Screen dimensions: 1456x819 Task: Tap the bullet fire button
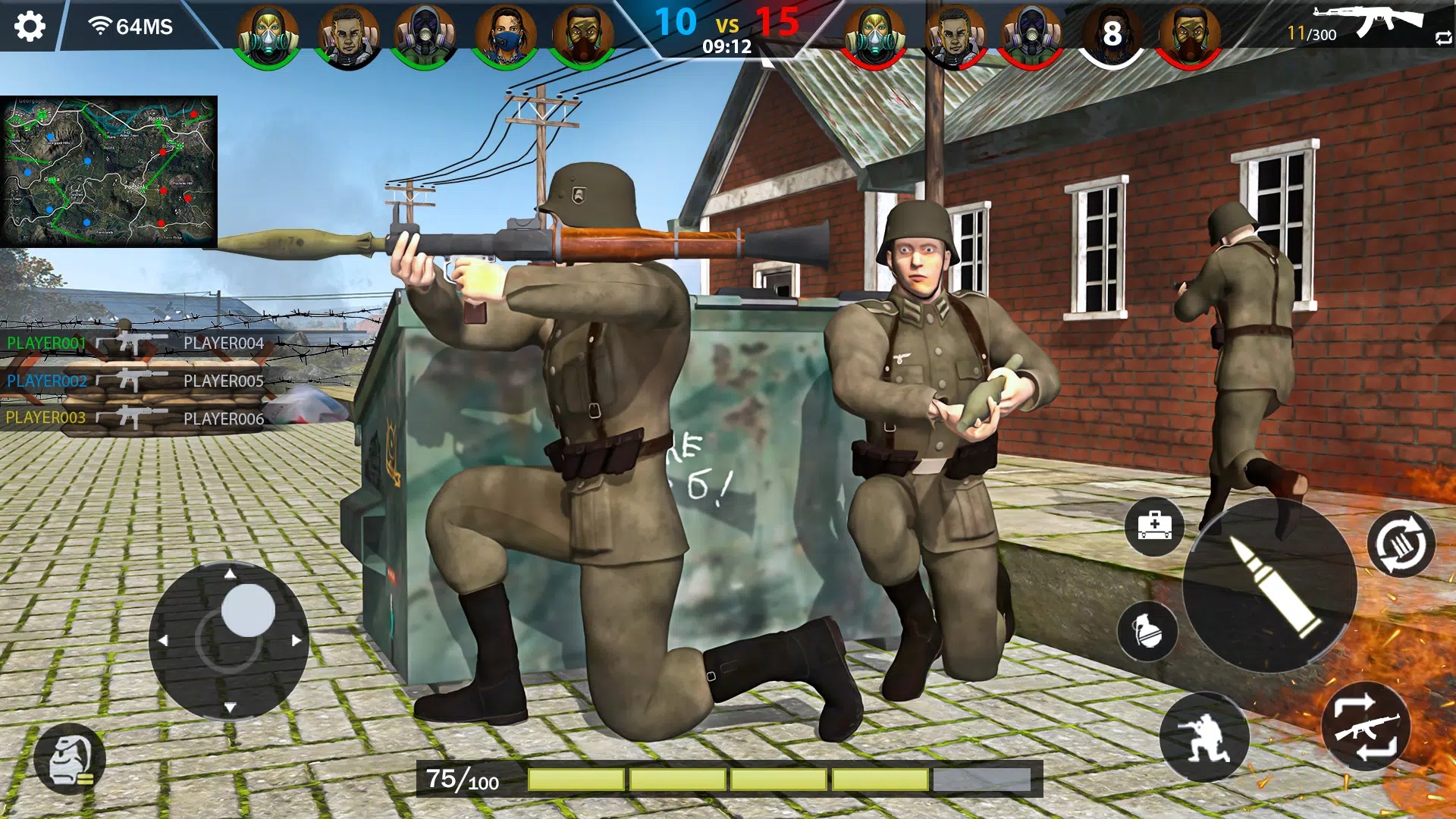(1269, 585)
